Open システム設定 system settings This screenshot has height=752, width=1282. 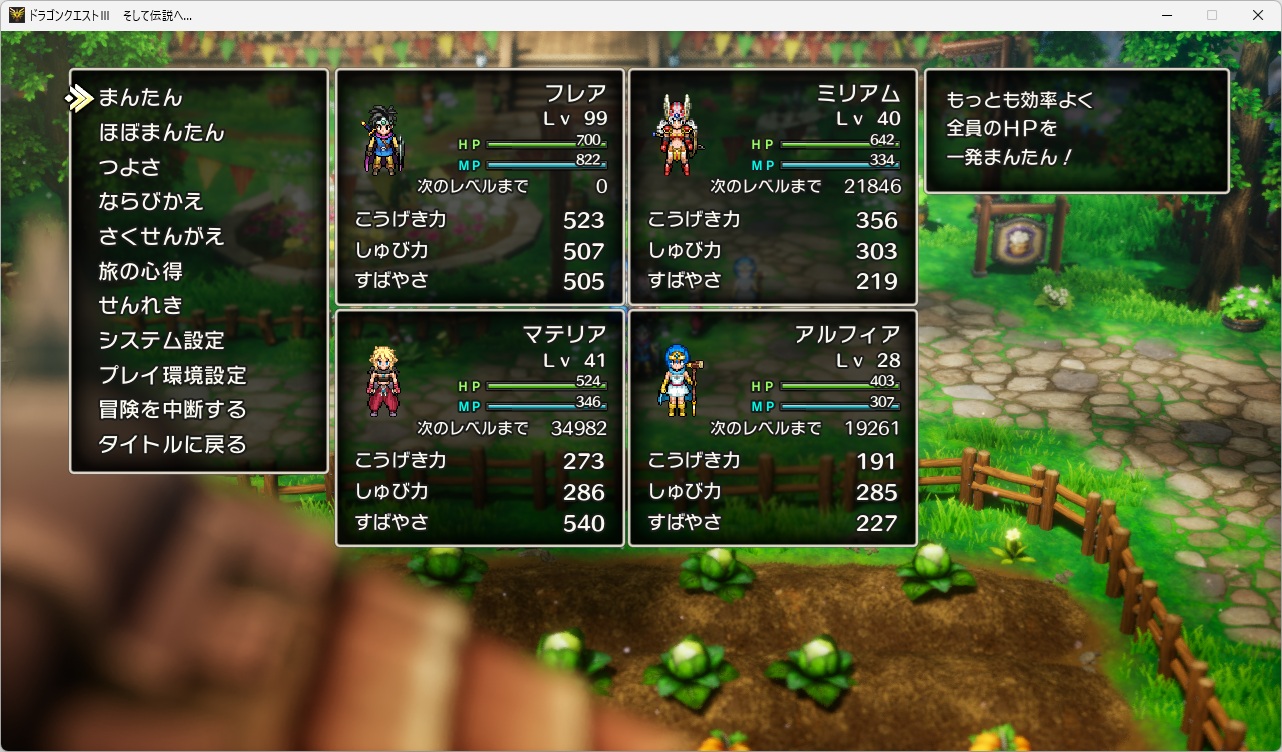point(161,341)
